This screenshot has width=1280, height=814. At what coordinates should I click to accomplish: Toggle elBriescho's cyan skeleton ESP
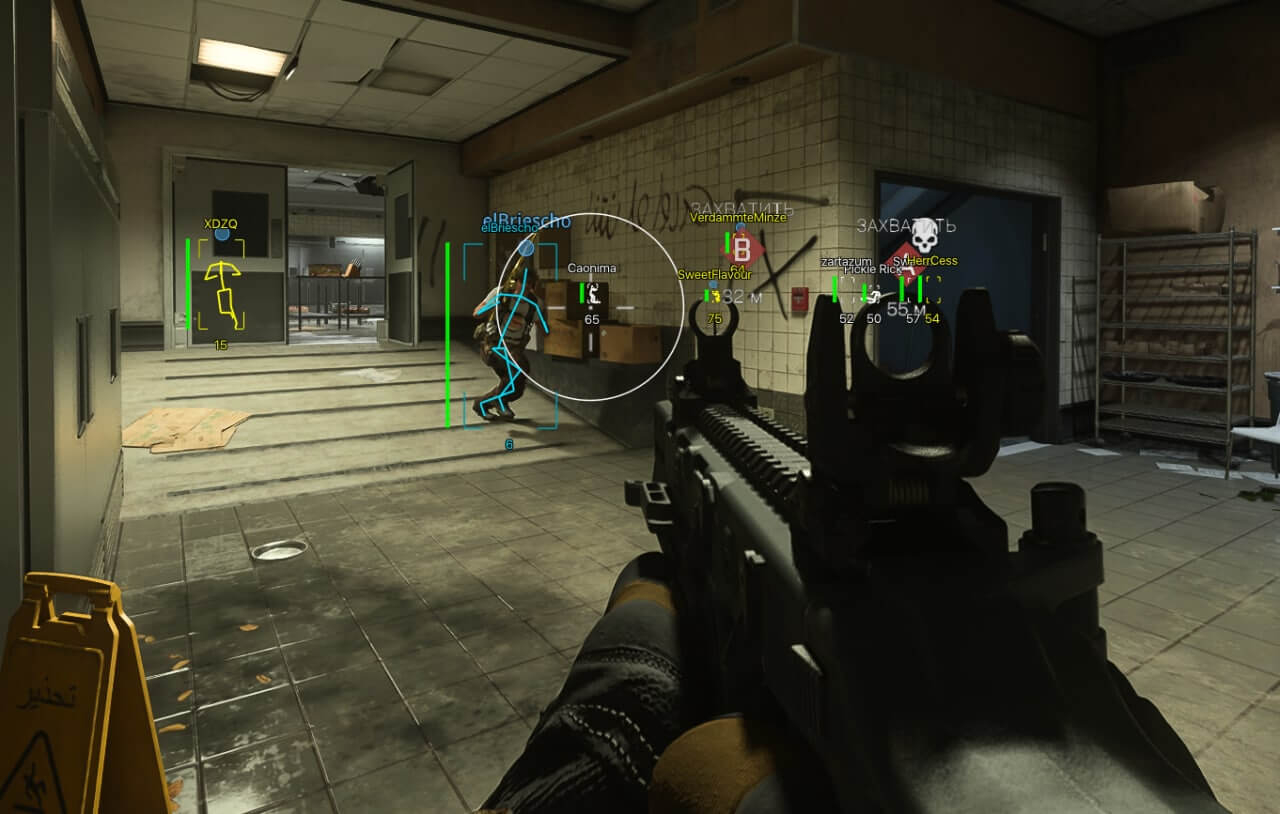[x=515, y=330]
